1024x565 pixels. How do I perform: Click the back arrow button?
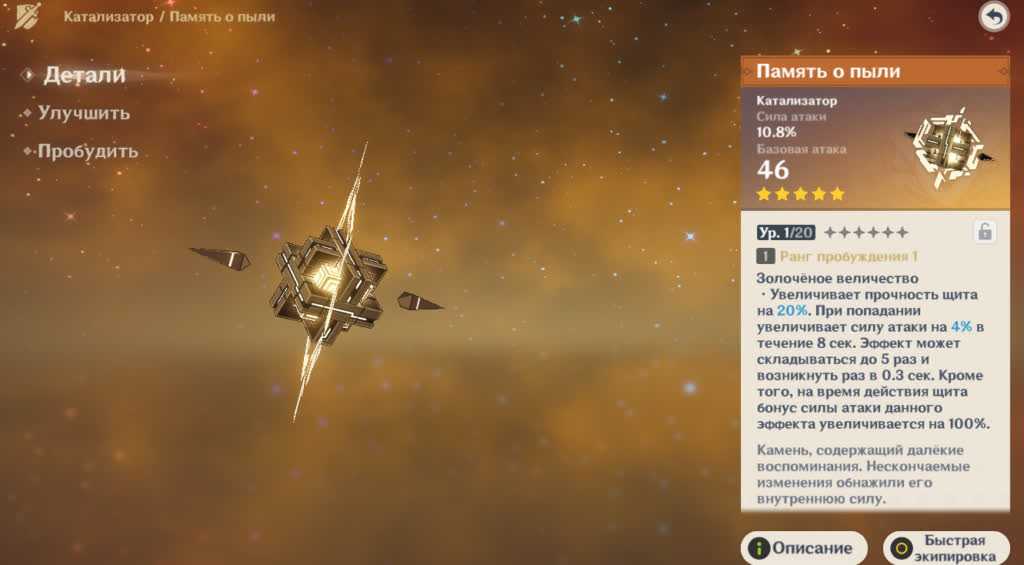993,16
